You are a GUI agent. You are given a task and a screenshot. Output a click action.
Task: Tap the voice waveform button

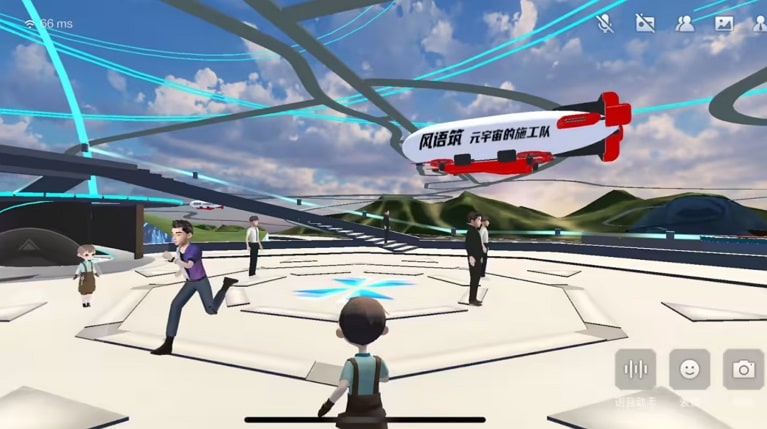tap(636, 369)
